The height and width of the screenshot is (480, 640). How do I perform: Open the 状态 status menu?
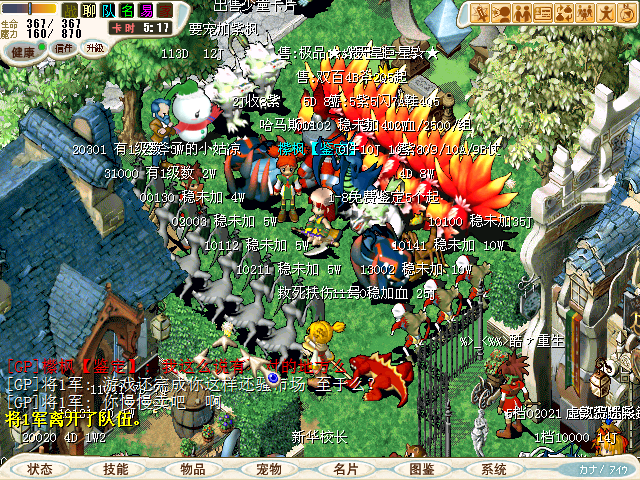point(41,469)
